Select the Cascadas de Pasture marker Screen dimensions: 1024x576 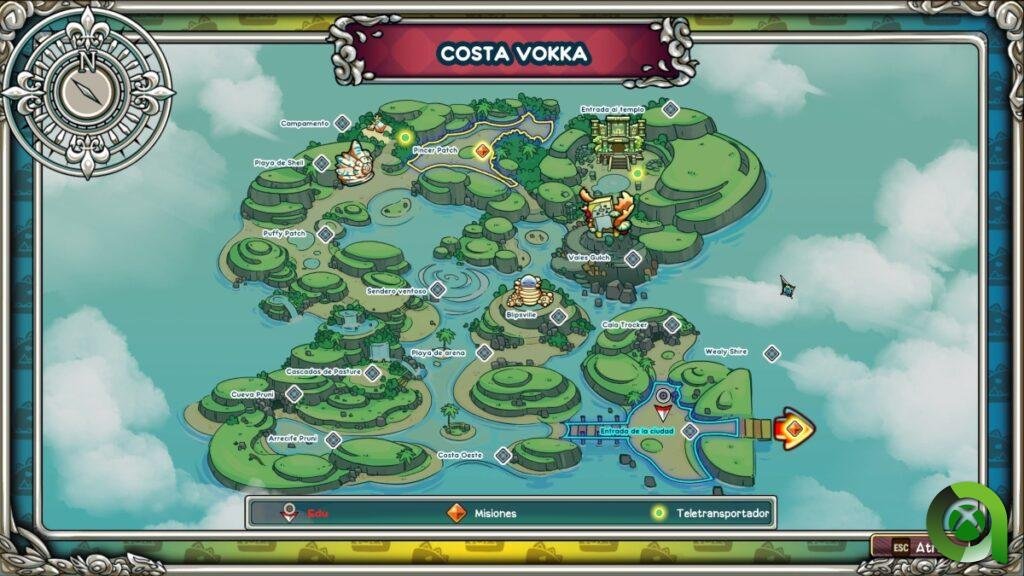pos(372,373)
